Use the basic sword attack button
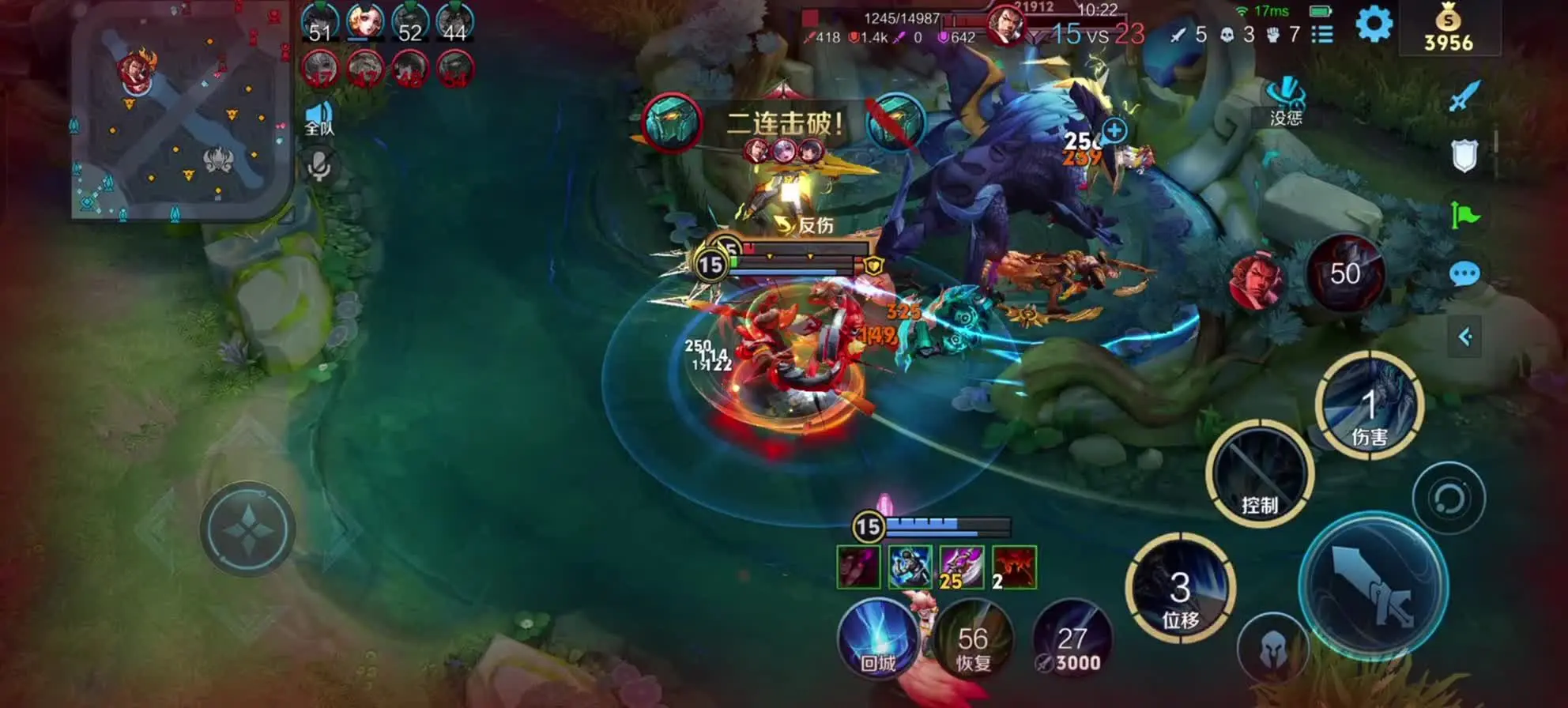The image size is (1568, 708). tap(1374, 586)
